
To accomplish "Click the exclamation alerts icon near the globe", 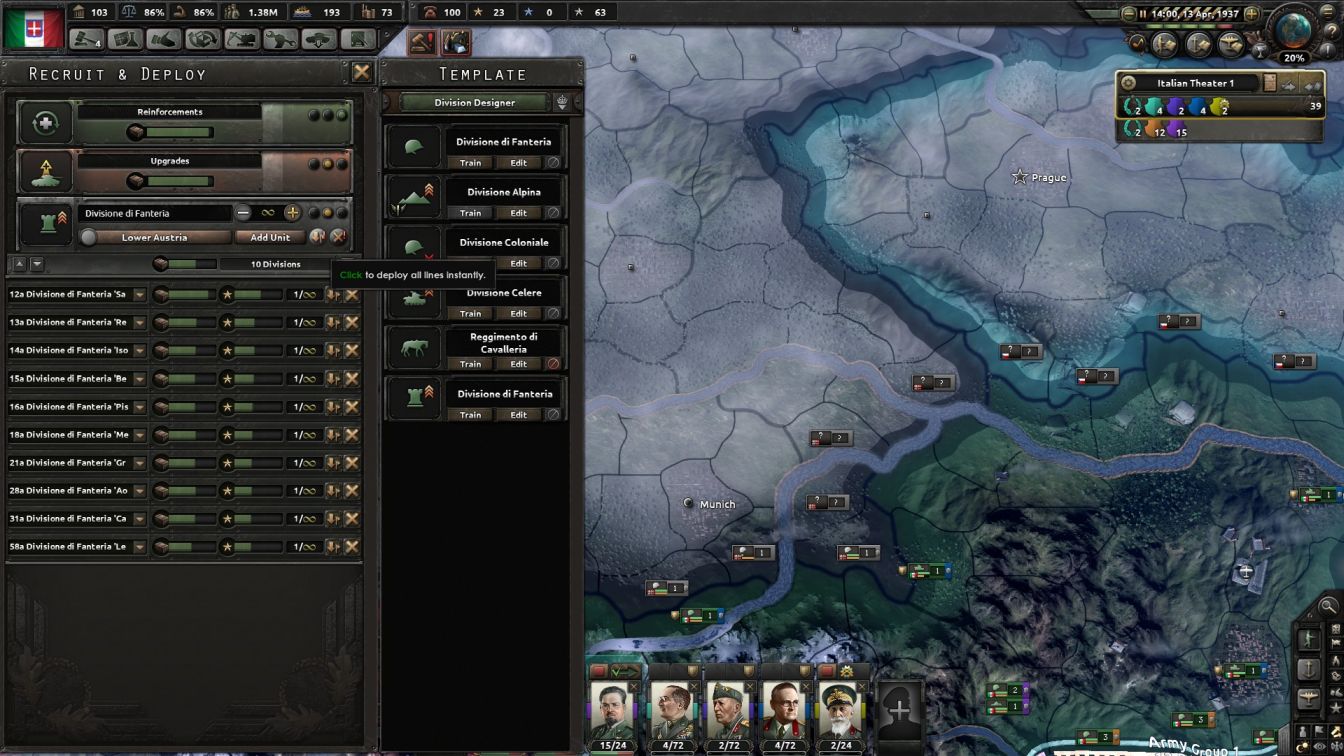I will point(1329,50).
